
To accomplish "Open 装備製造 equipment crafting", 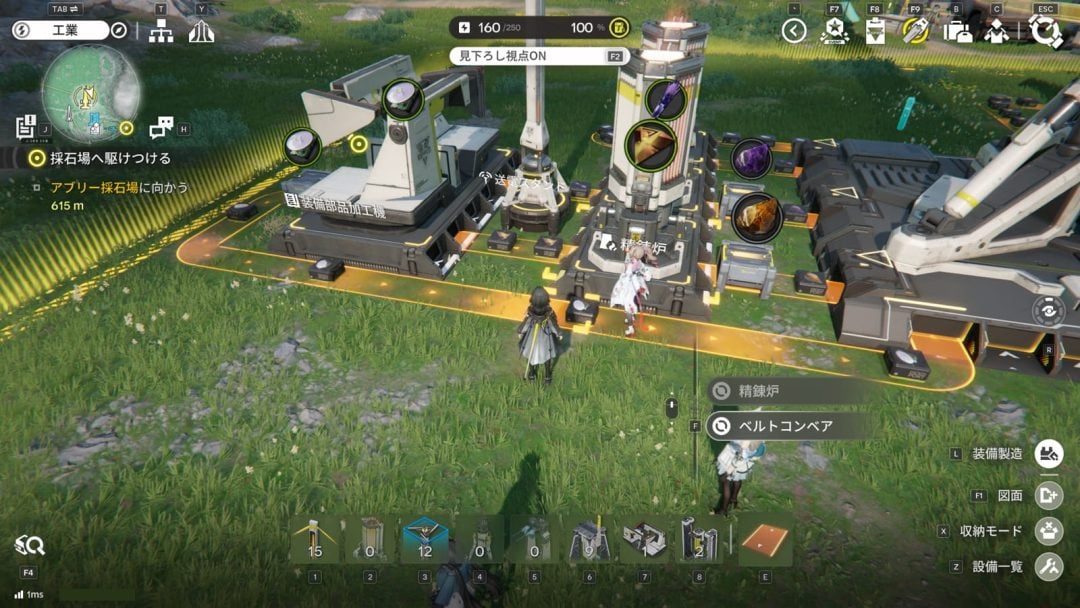I will point(1048,454).
